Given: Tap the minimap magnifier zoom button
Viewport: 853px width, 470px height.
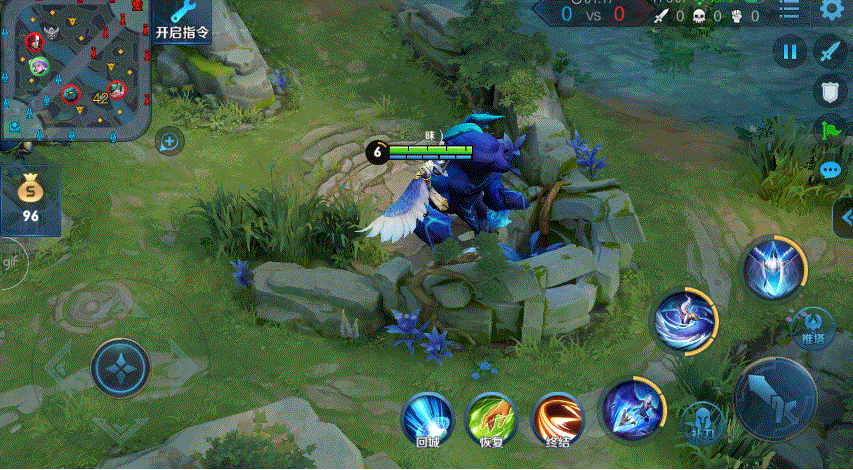Looking at the screenshot, I should coord(169,142).
